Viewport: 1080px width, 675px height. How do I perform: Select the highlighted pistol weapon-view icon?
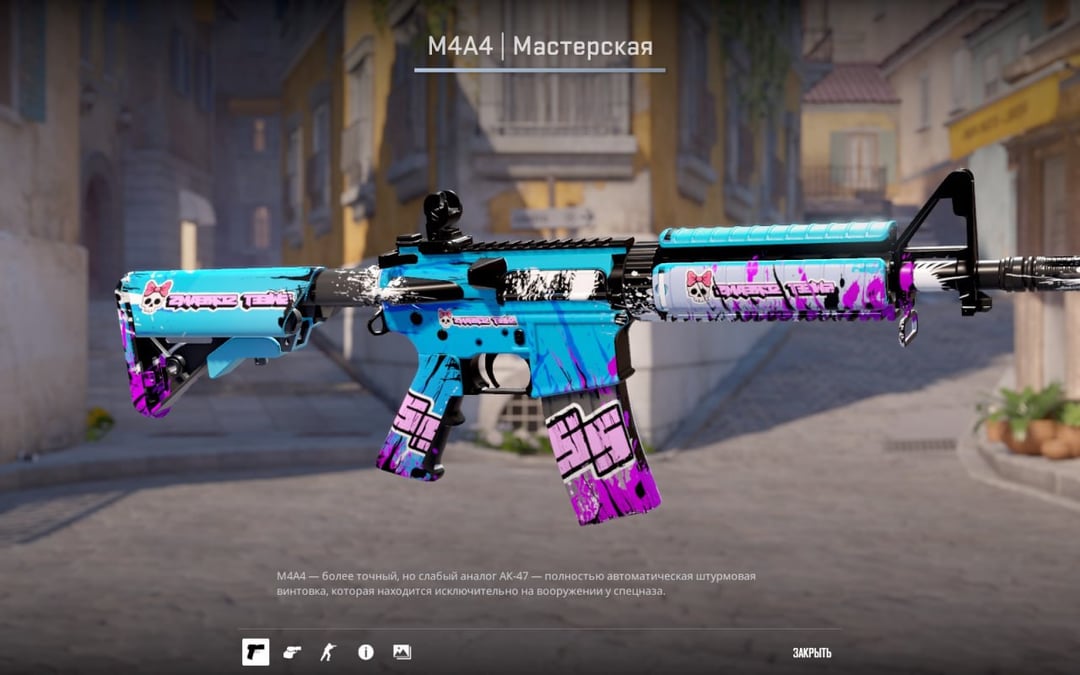click(x=255, y=652)
